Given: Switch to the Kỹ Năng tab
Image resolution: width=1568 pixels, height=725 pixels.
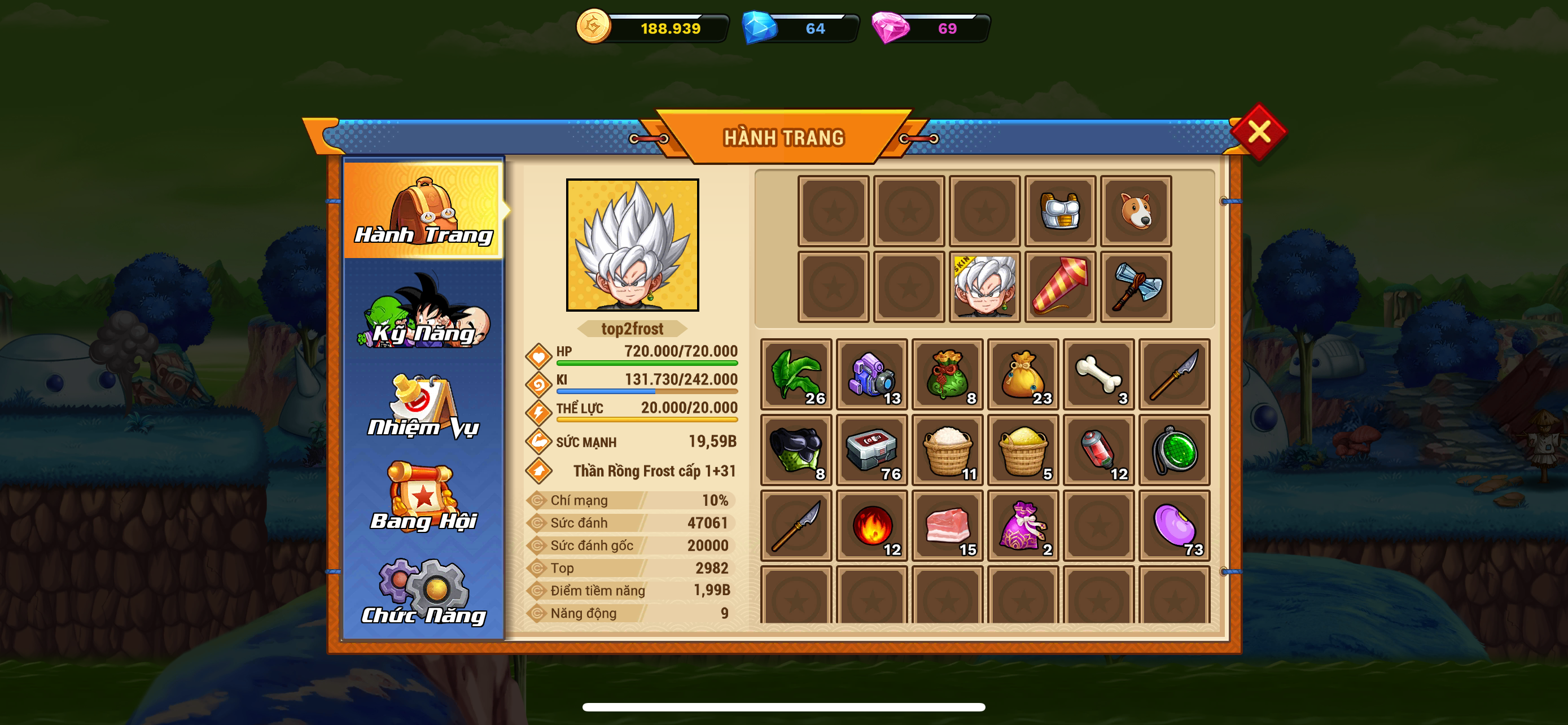Looking at the screenshot, I should pyautogui.click(x=423, y=311).
